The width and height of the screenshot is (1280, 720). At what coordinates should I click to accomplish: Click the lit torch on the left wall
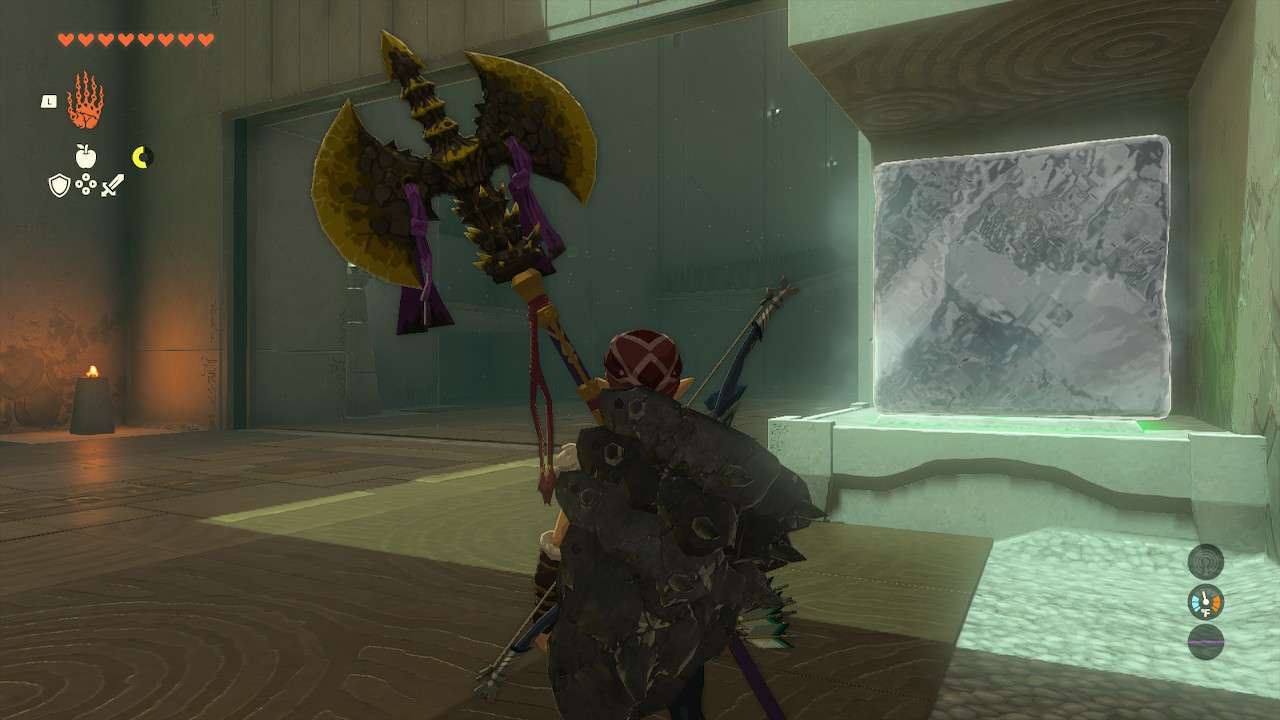pyautogui.click(x=93, y=385)
